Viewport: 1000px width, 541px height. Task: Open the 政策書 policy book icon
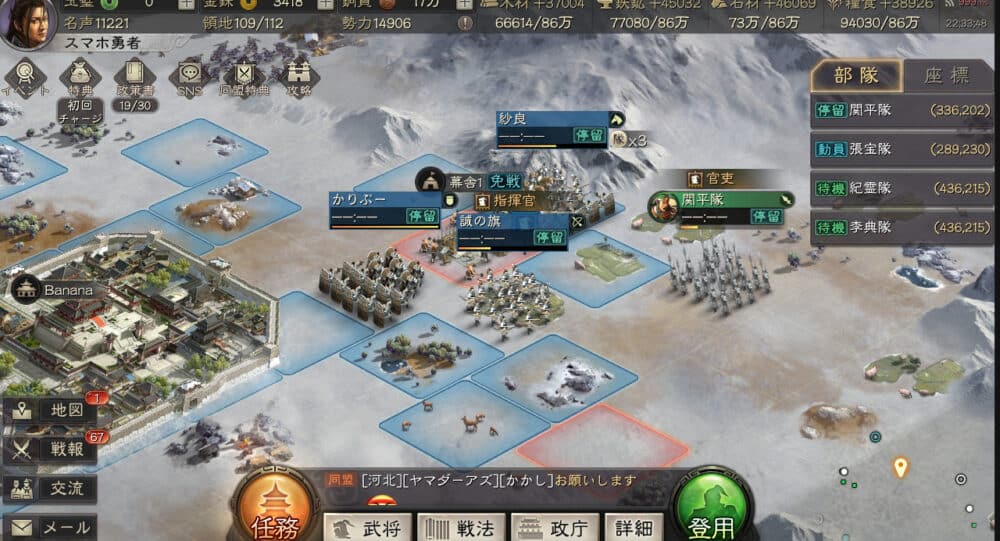click(x=134, y=80)
